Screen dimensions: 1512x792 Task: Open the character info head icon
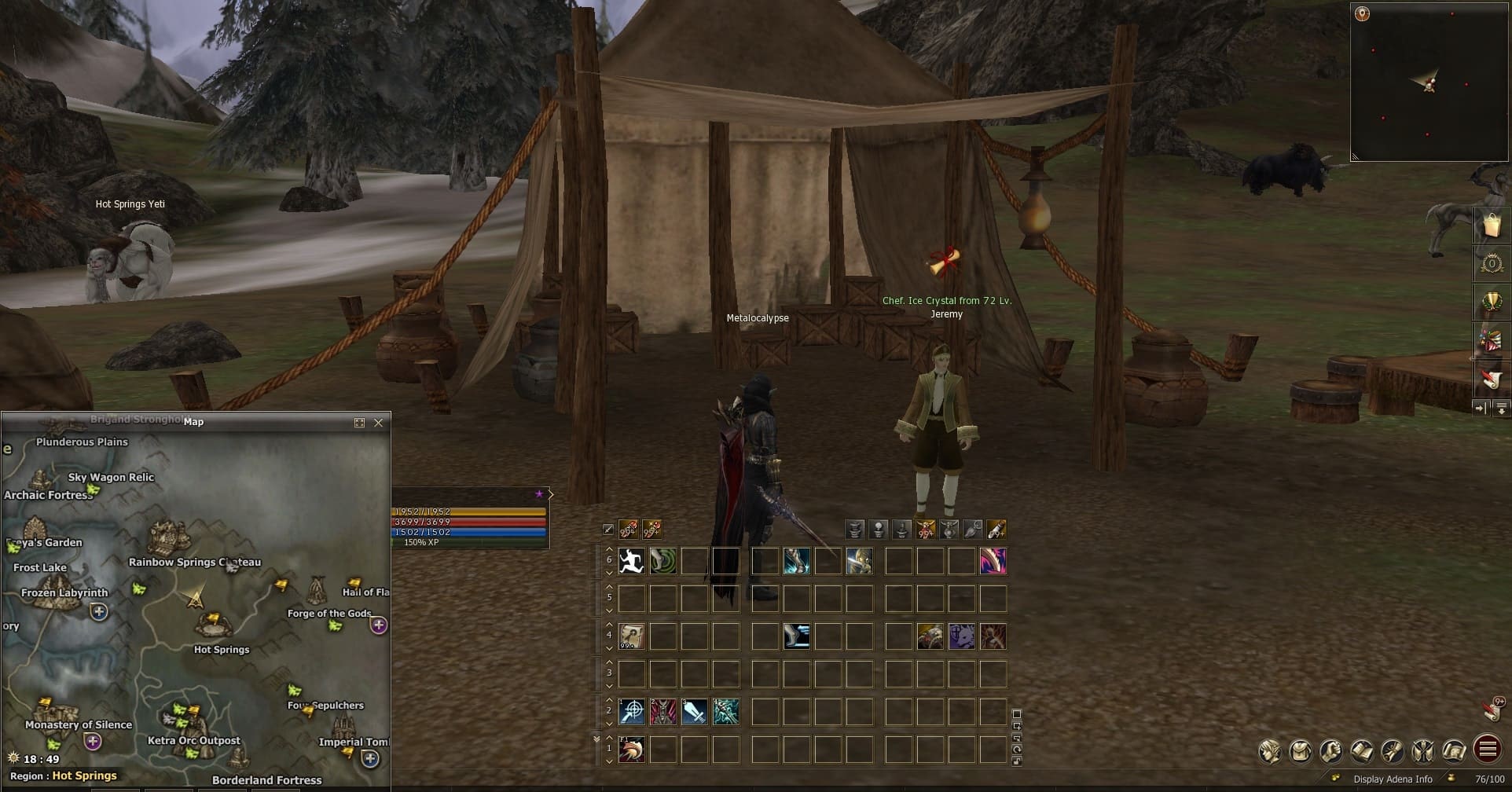1269,751
